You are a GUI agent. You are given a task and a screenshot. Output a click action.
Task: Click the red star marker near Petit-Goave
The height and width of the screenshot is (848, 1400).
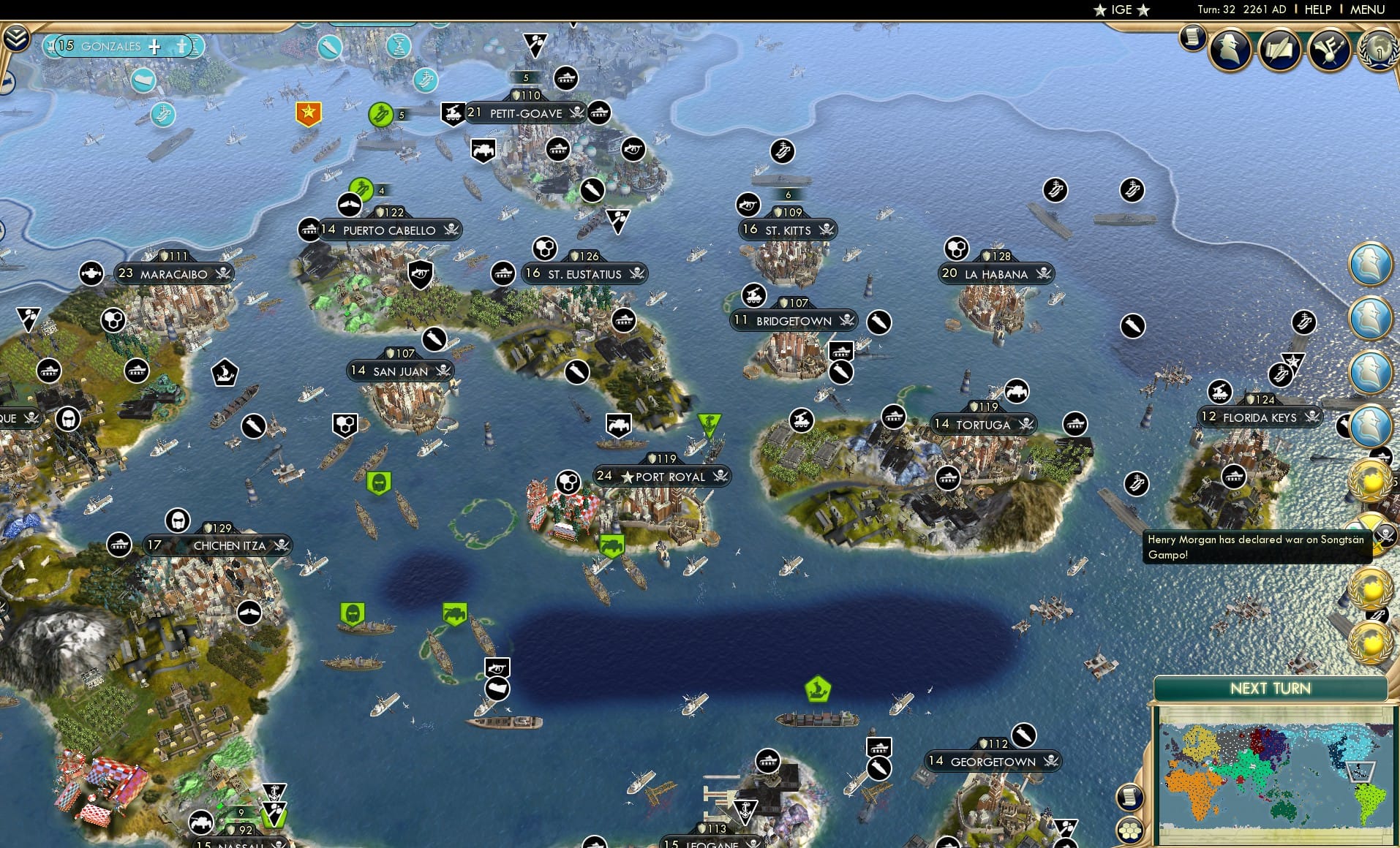coord(310,113)
